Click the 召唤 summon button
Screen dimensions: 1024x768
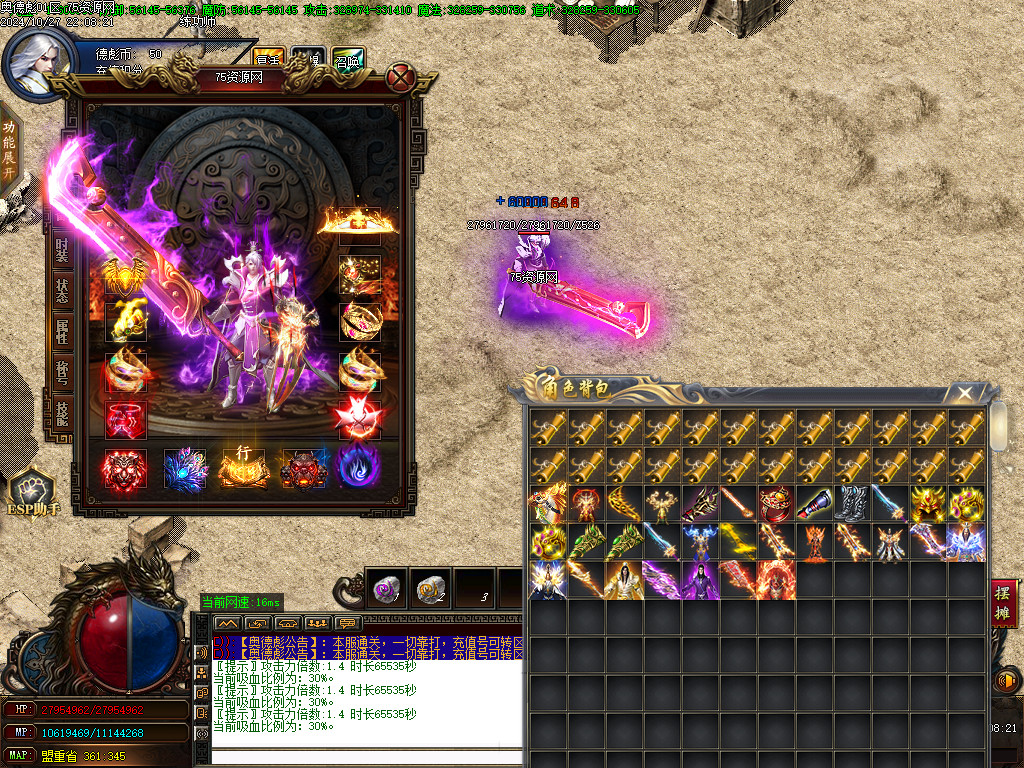point(348,59)
